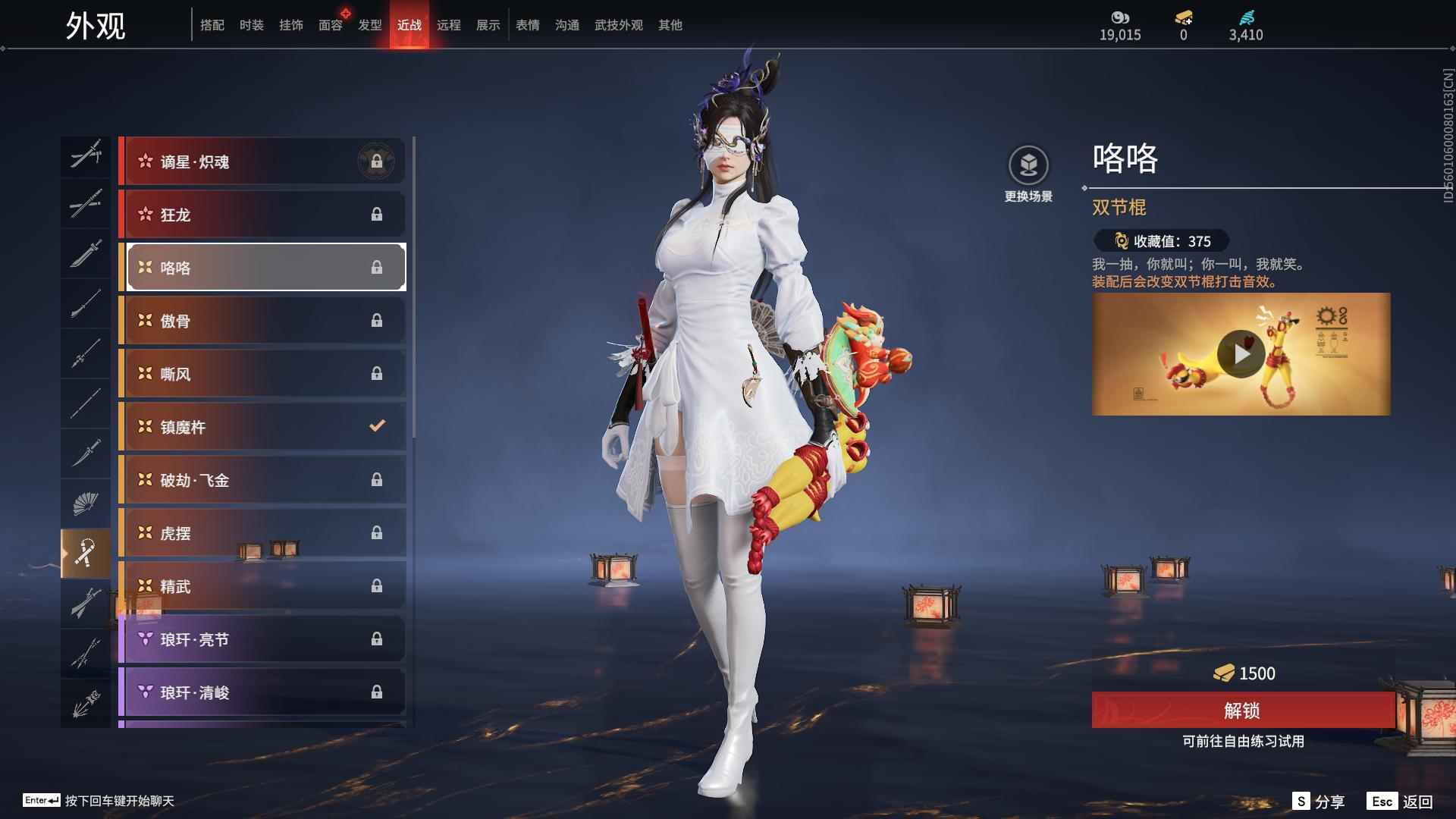Viewport: 1456px width, 819px height.
Task: Play the 咯咯 sound effect preview video
Action: coord(1242,353)
